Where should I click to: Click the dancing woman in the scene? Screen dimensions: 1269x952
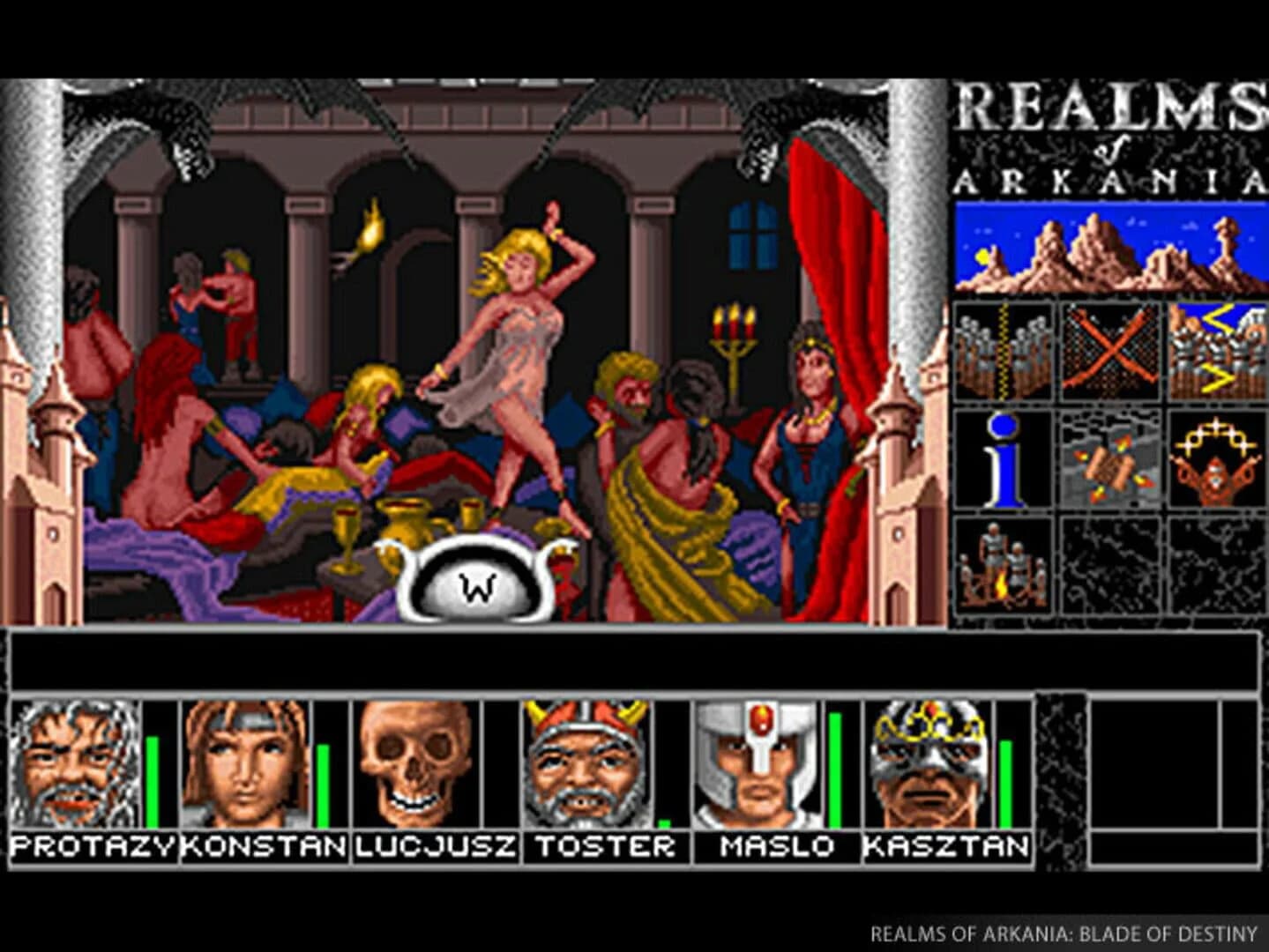(520, 353)
